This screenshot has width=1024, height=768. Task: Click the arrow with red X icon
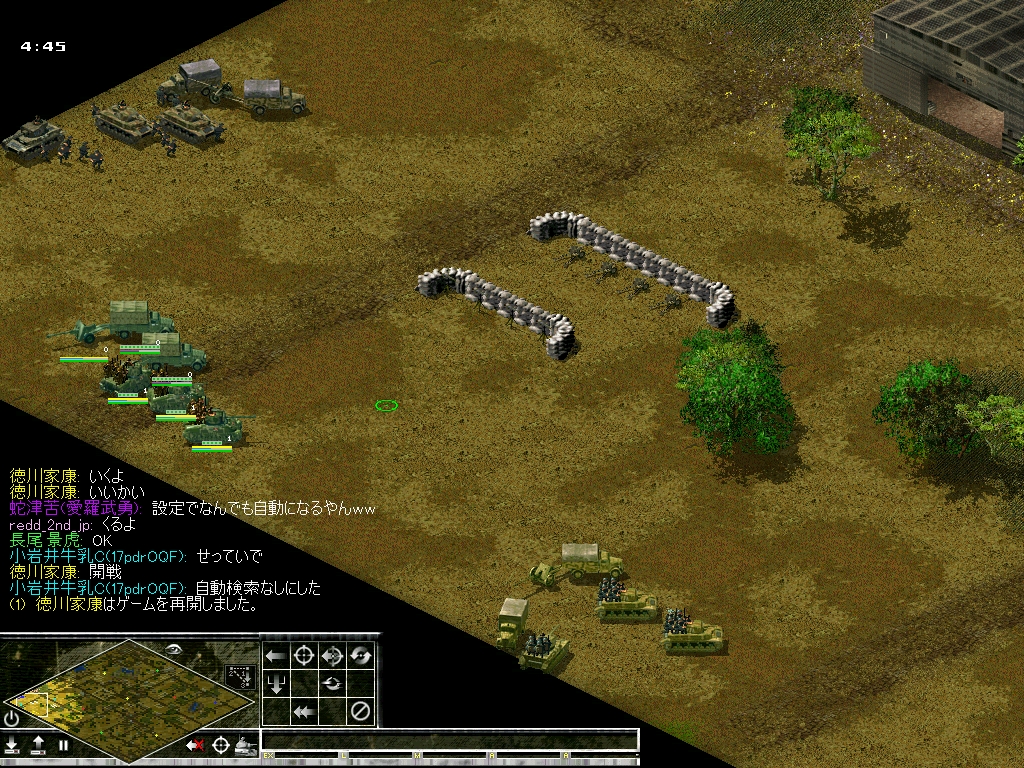(x=195, y=745)
